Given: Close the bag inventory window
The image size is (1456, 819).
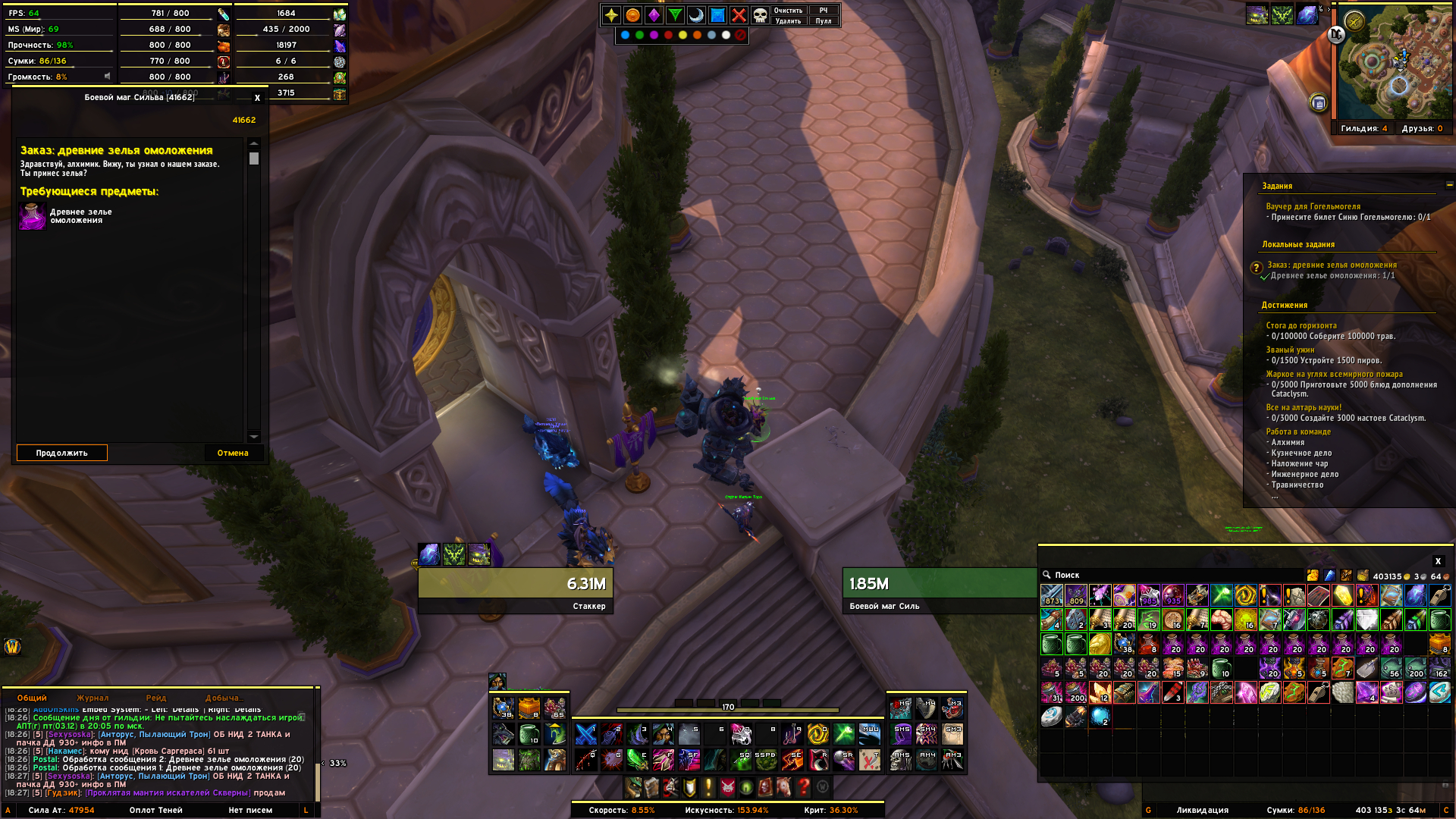Looking at the screenshot, I should point(1437,561).
